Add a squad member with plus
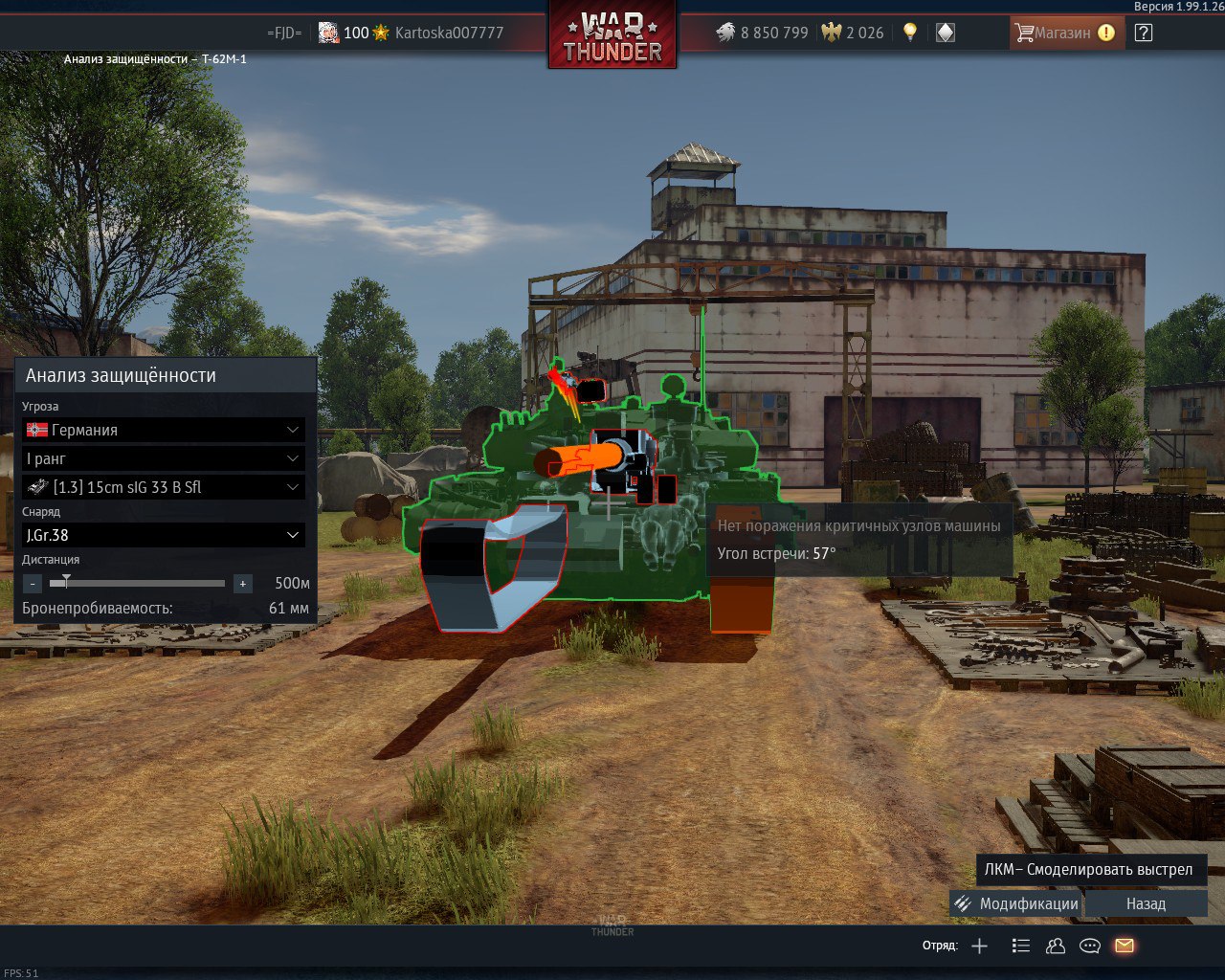 tap(979, 946)
